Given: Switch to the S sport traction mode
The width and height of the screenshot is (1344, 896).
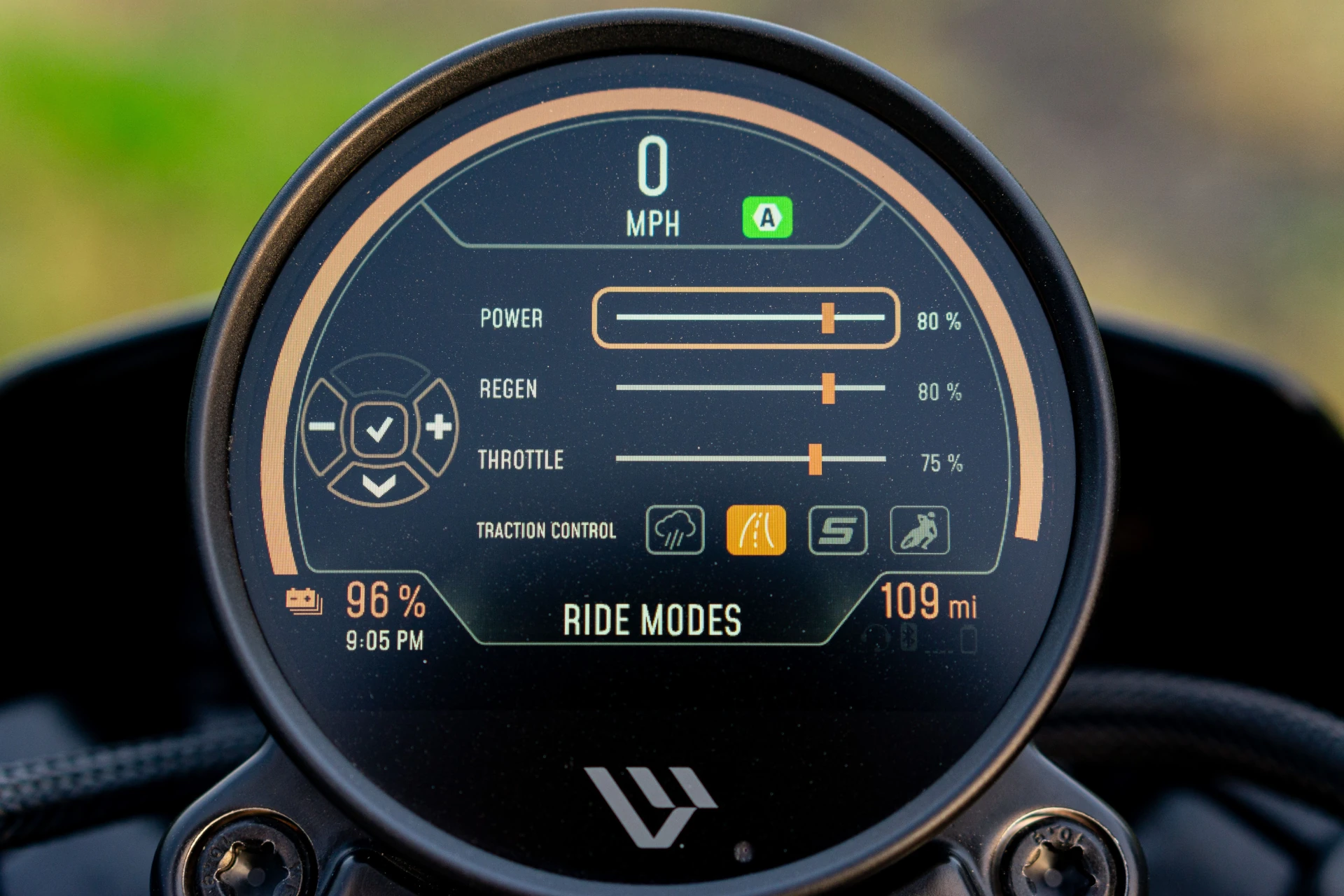Looking at the screenshot, I should tap(838, 530).
